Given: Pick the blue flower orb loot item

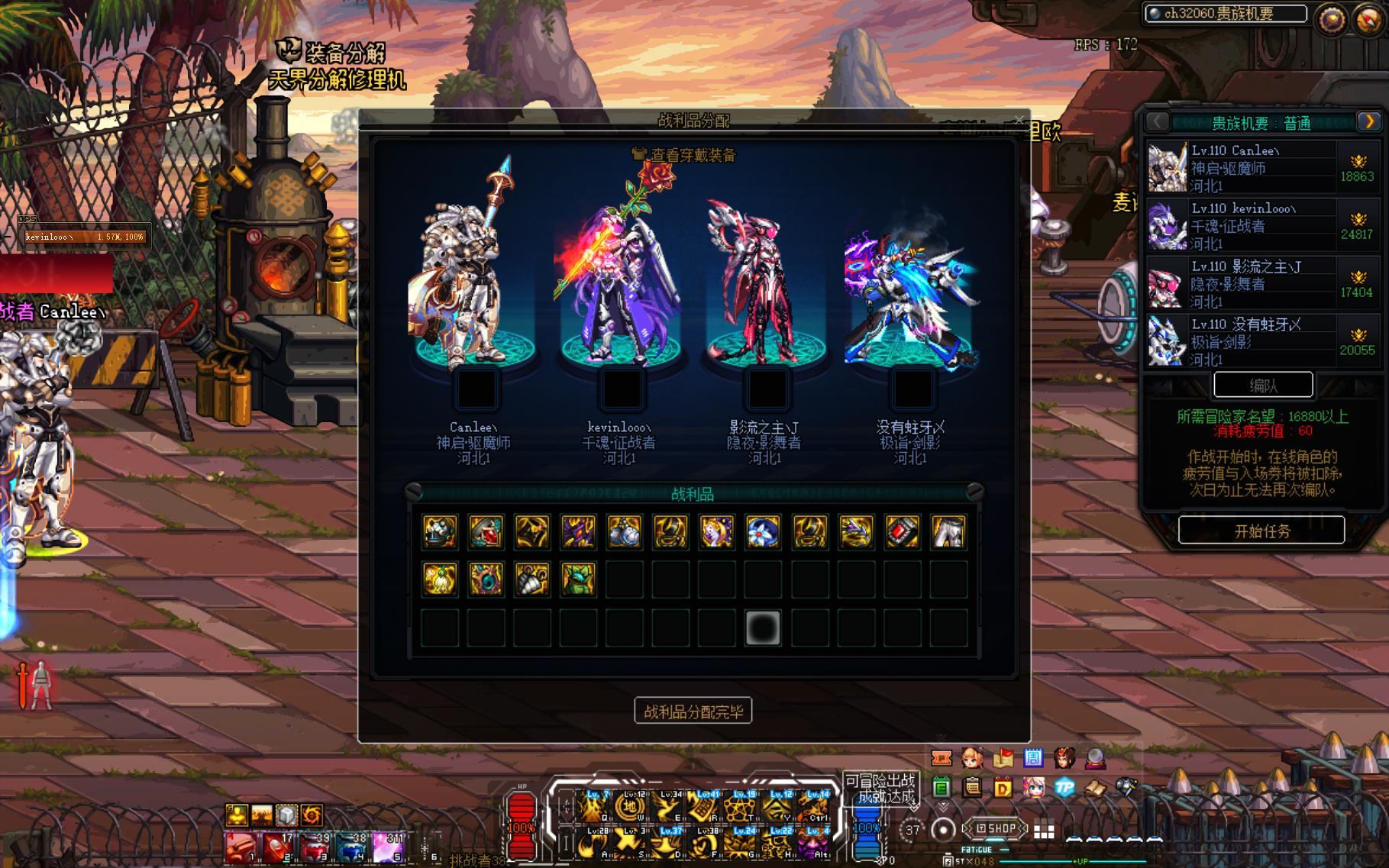Looking at the screenshot, I should 763,532.
